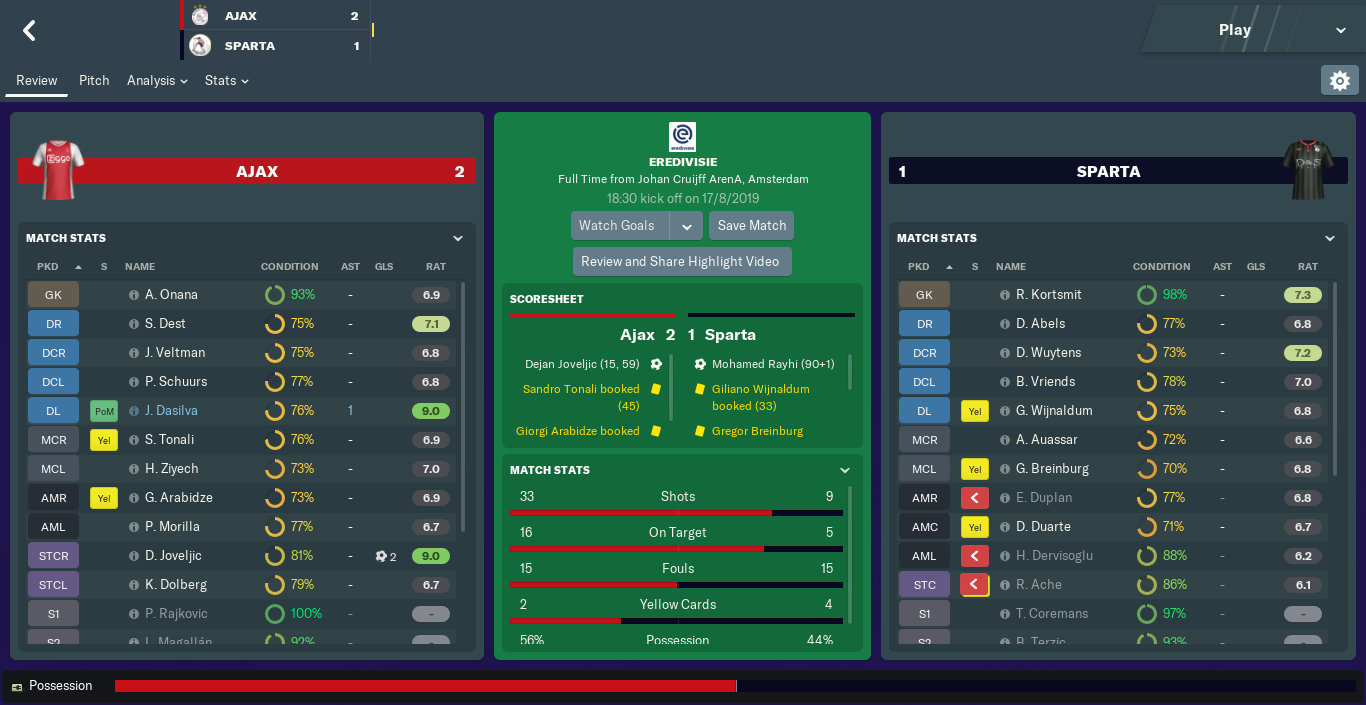This screenshot has height=705, width=1366.
Task: Expand the Watch Goals dropdown arrow
Action: 687,226
